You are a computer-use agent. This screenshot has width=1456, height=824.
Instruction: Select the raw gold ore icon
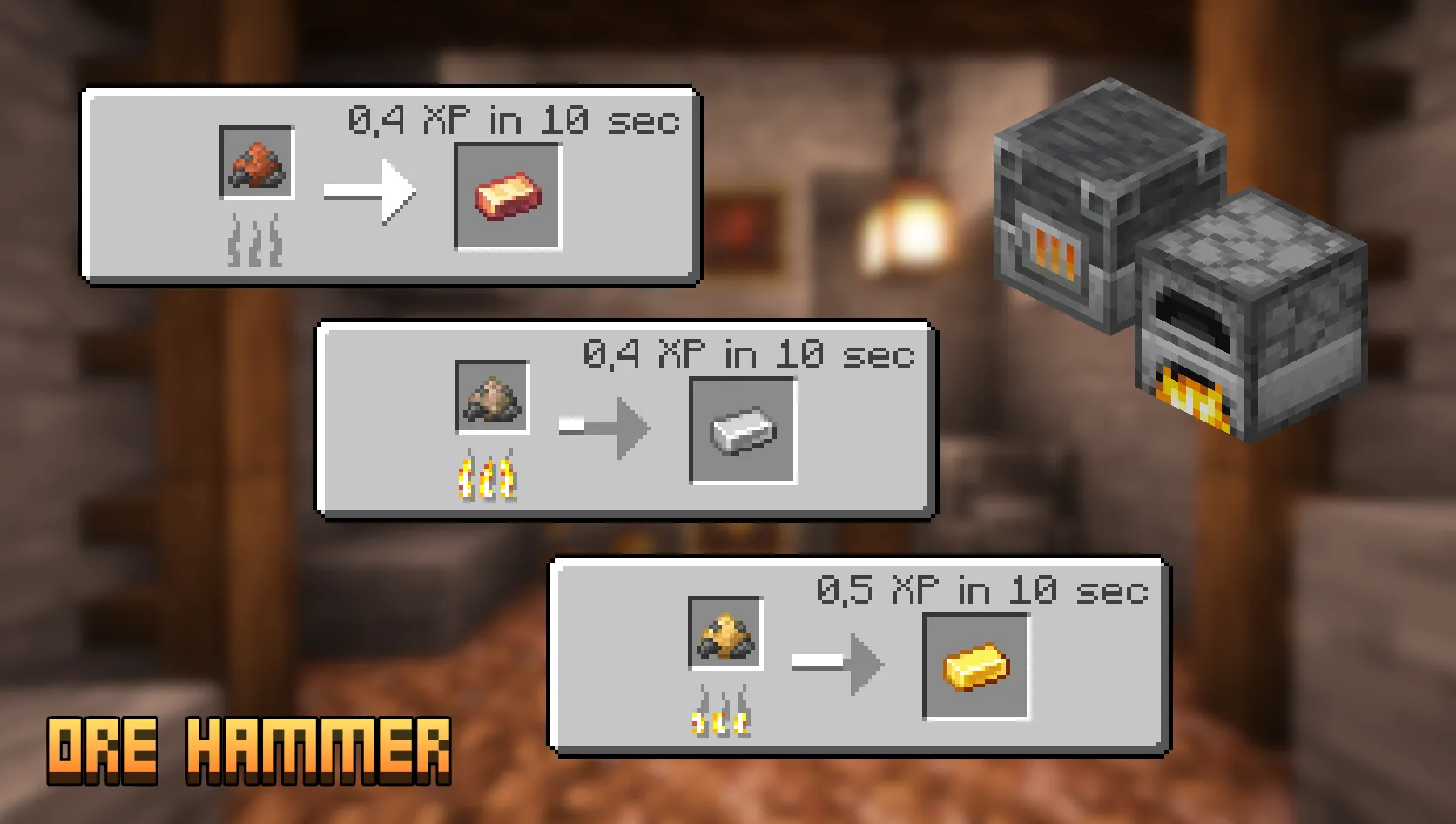[725, 633]
